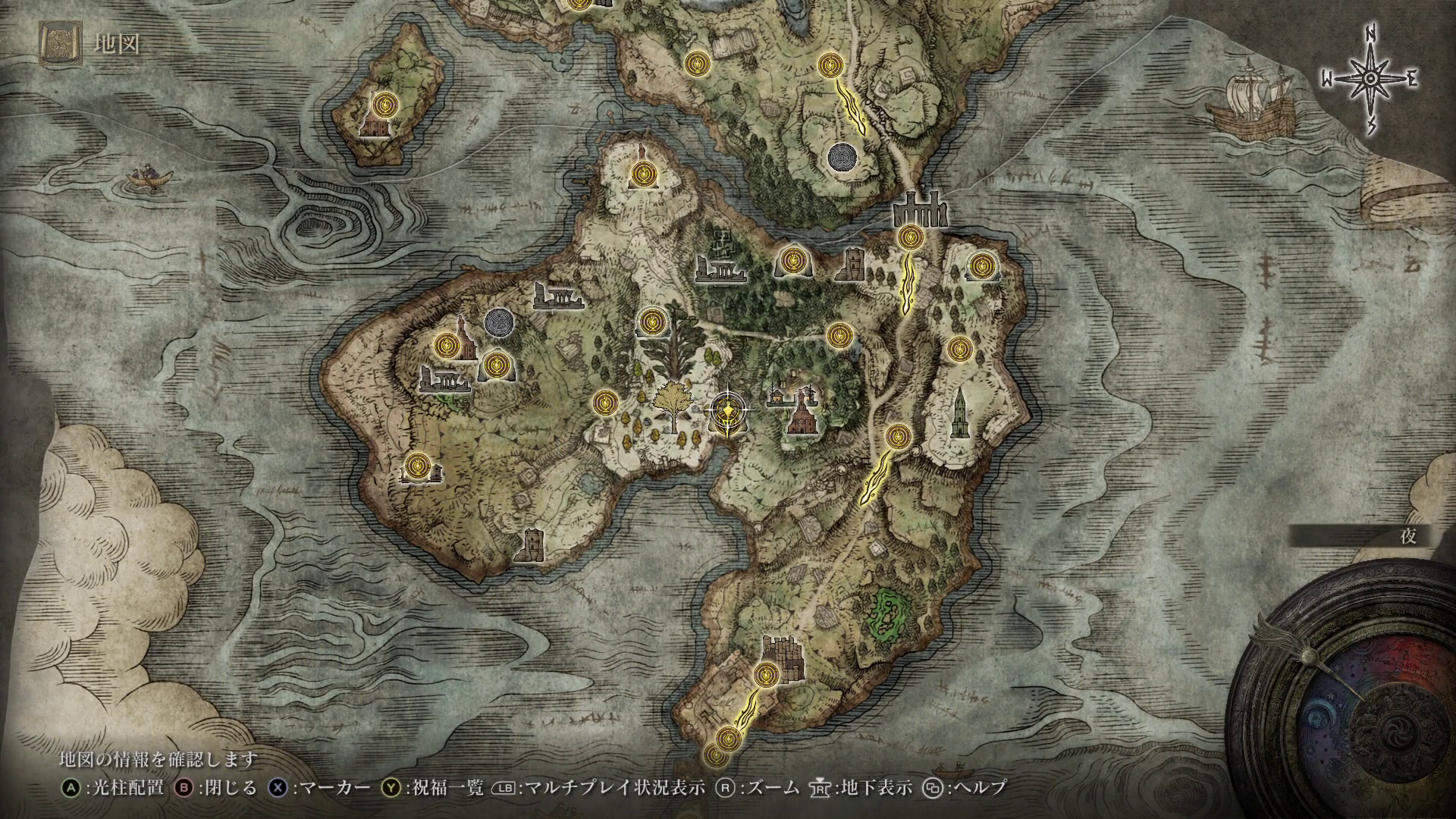Viewport: 1456px width, 819px height.
Task: Select the grace marker beside the giant tree
Action: [x=651, y=322]
